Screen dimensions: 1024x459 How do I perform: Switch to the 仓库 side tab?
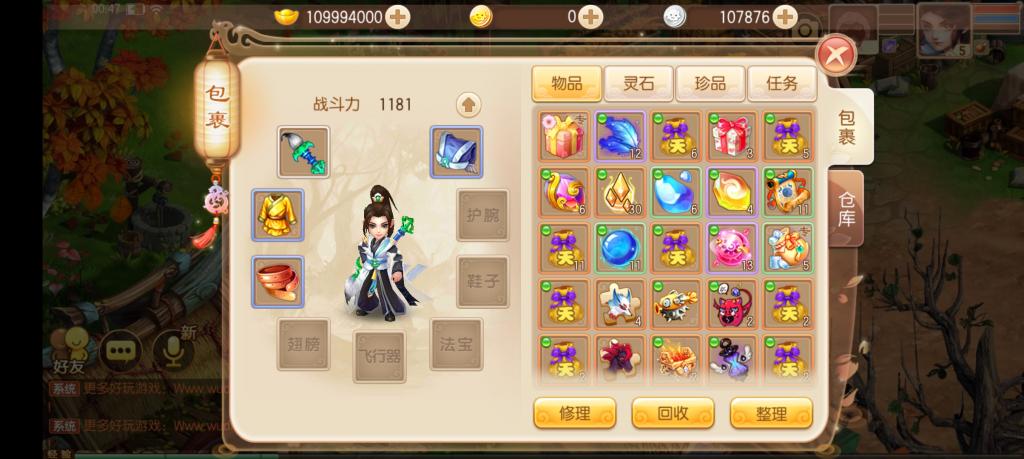click(x=846, y=208)
